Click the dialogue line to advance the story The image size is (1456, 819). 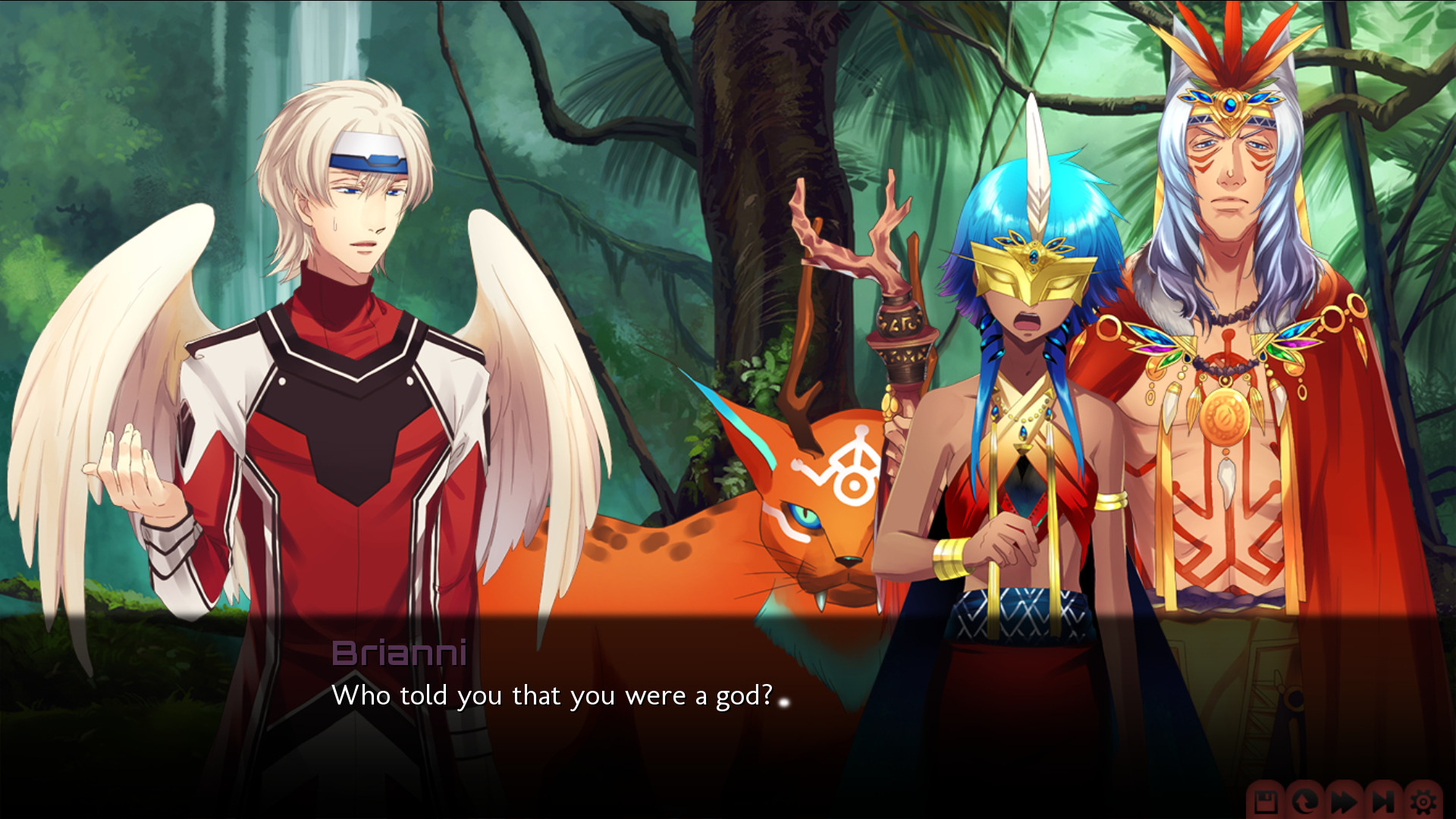point(554,694)
